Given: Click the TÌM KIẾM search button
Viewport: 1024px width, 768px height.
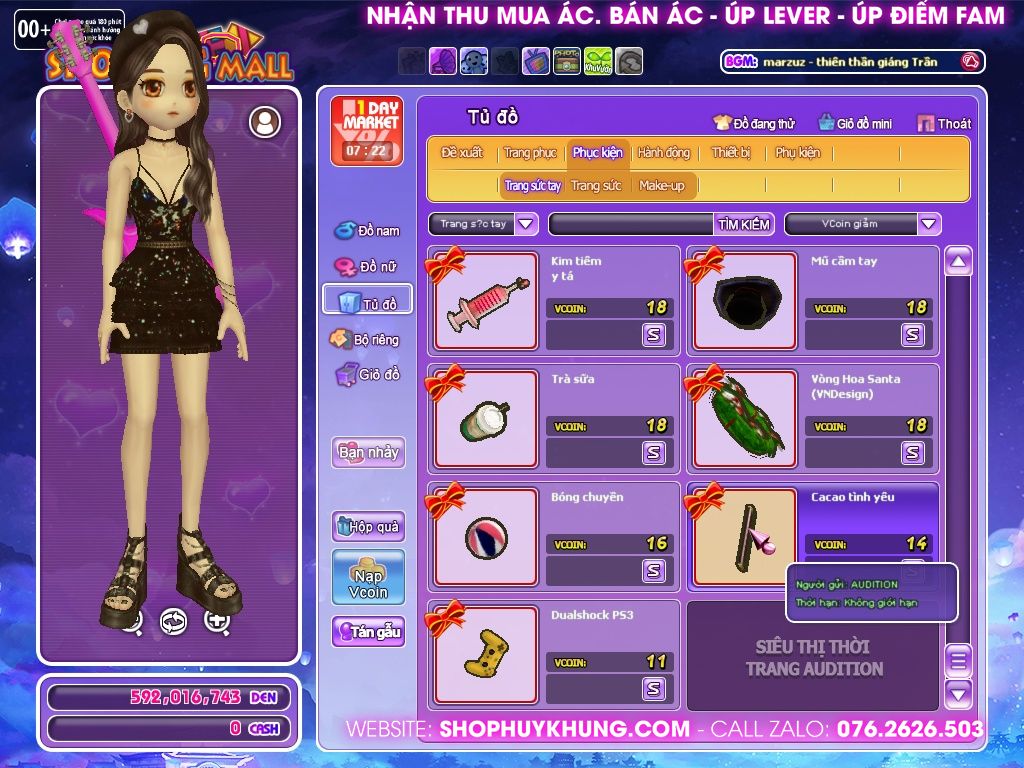Looking at the screenshot, I should pyautogui.click(x=744, y=224).
